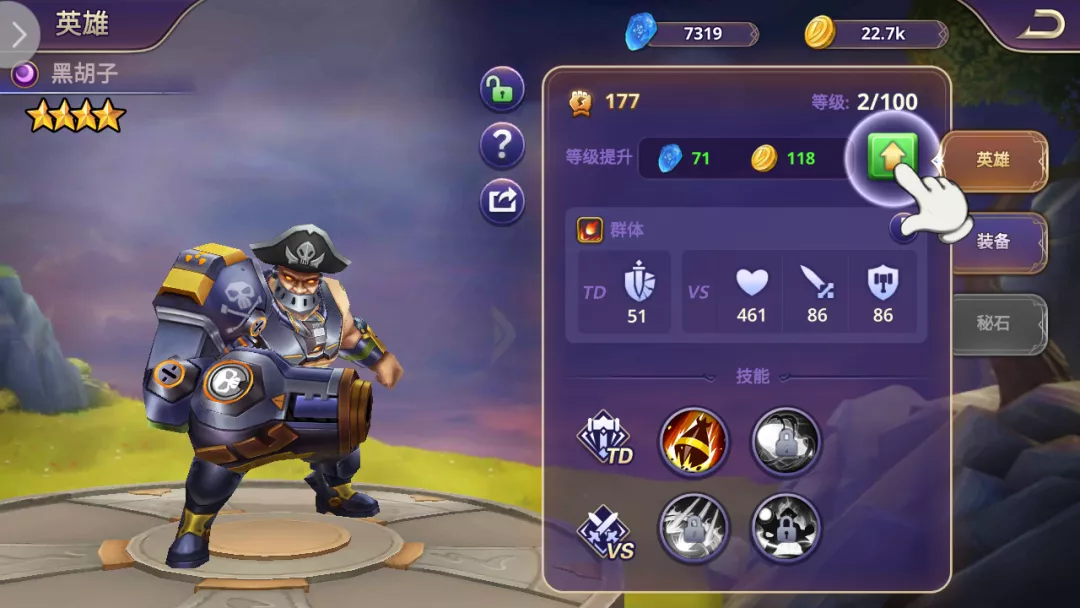Switch to the 英雄 tab
This screenshot has width=1080, height=608.
(993, 160)
